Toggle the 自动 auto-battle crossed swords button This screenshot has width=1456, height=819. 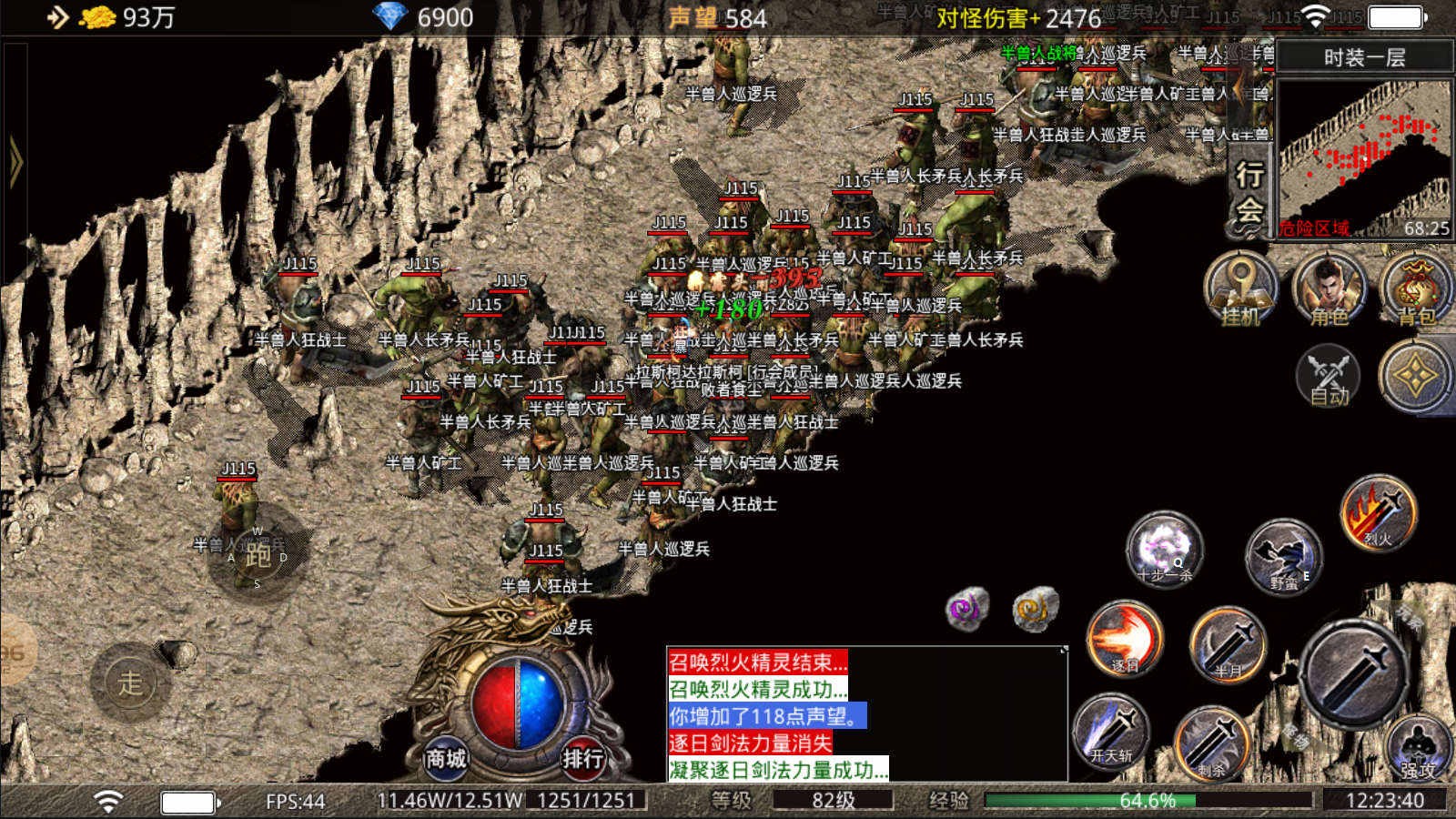point(1329,375)
